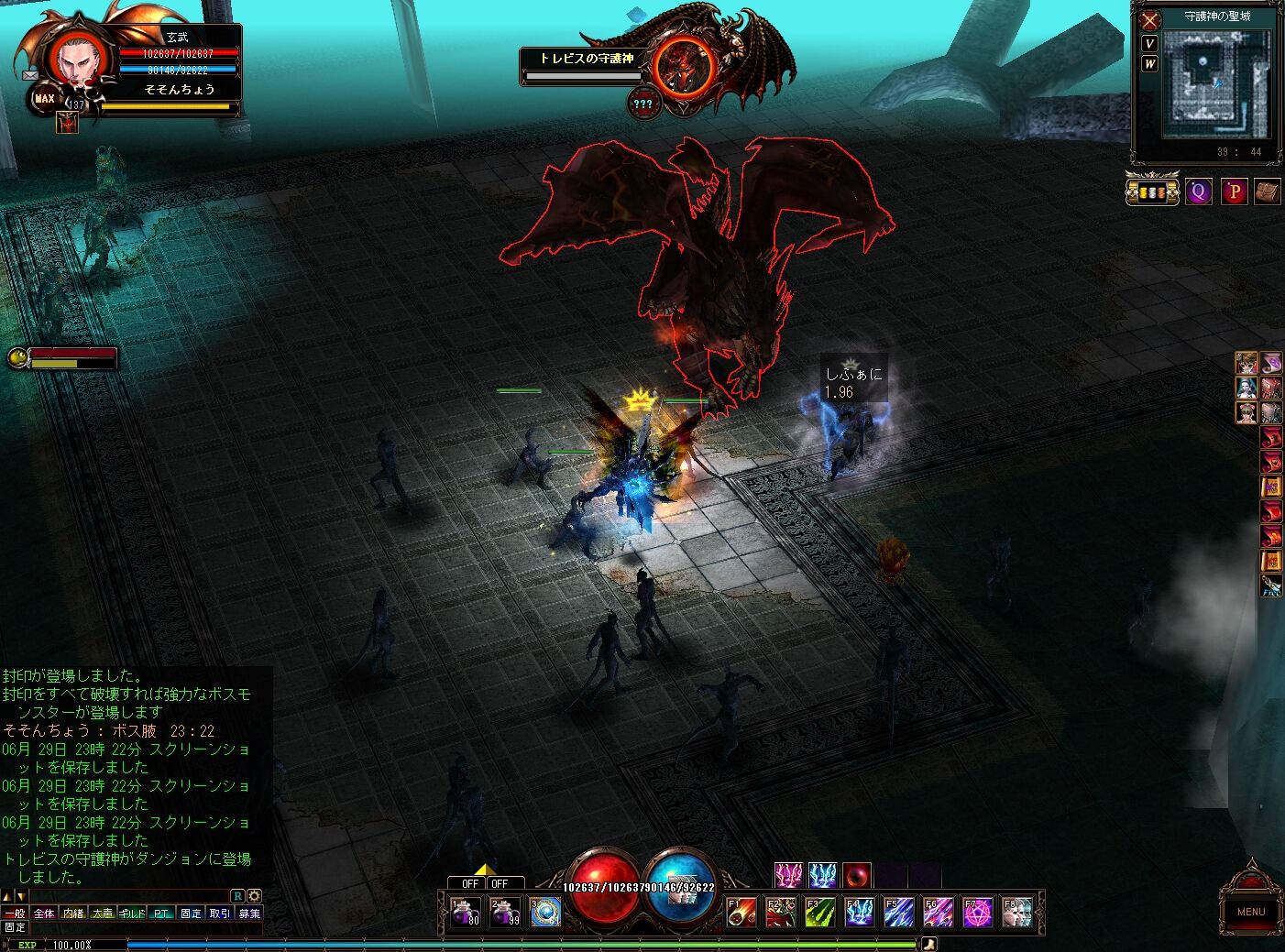This screenshot has width=1285, height=952.
Task: Open the MENU button
Action: pos(1250,911)
